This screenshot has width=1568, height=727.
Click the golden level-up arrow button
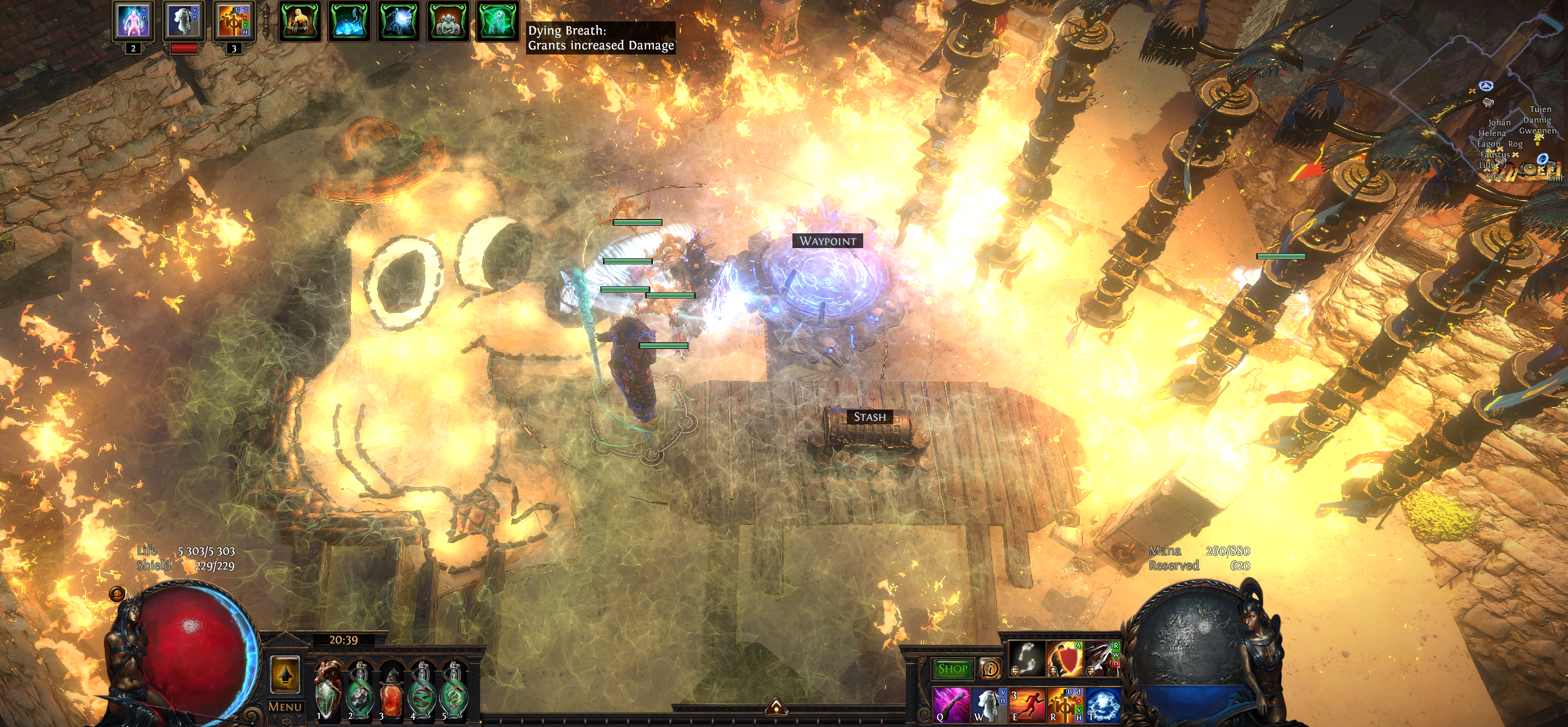pos(285,674)
